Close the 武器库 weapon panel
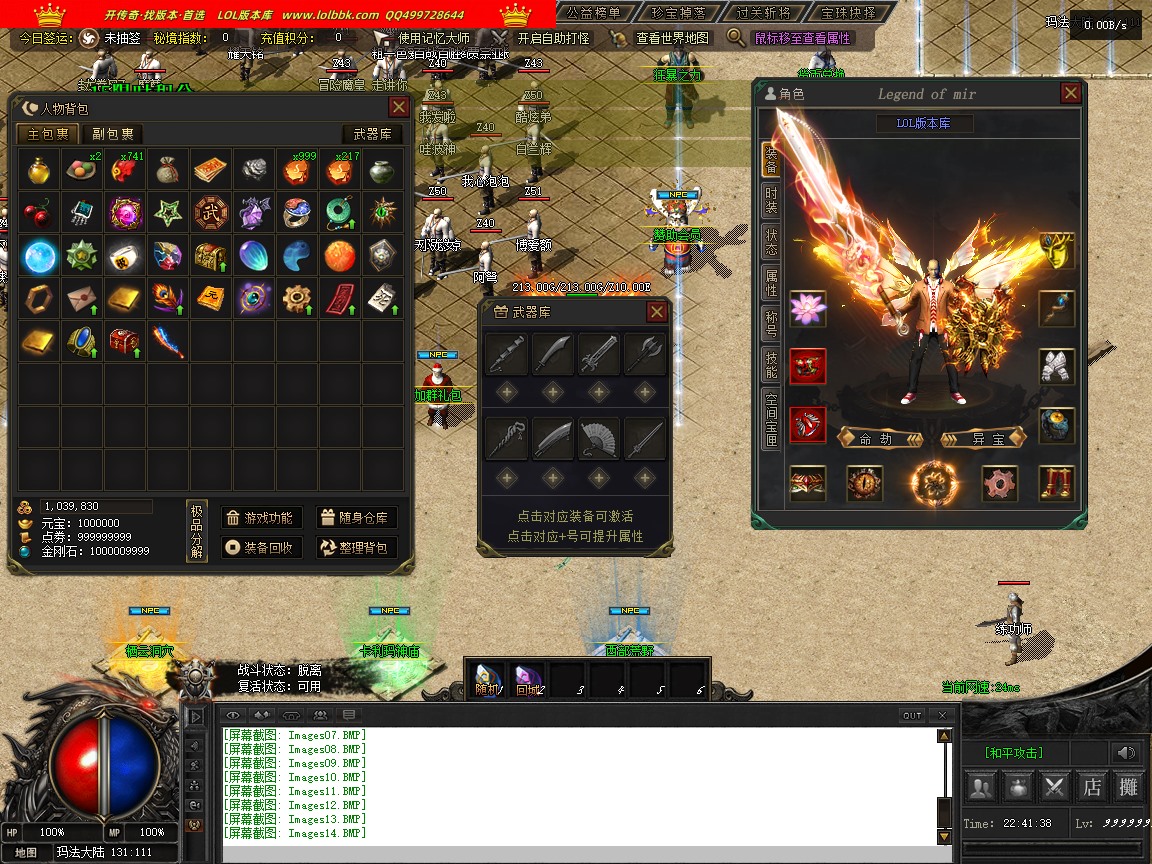Screen dimensions: 1152x864 656,312
